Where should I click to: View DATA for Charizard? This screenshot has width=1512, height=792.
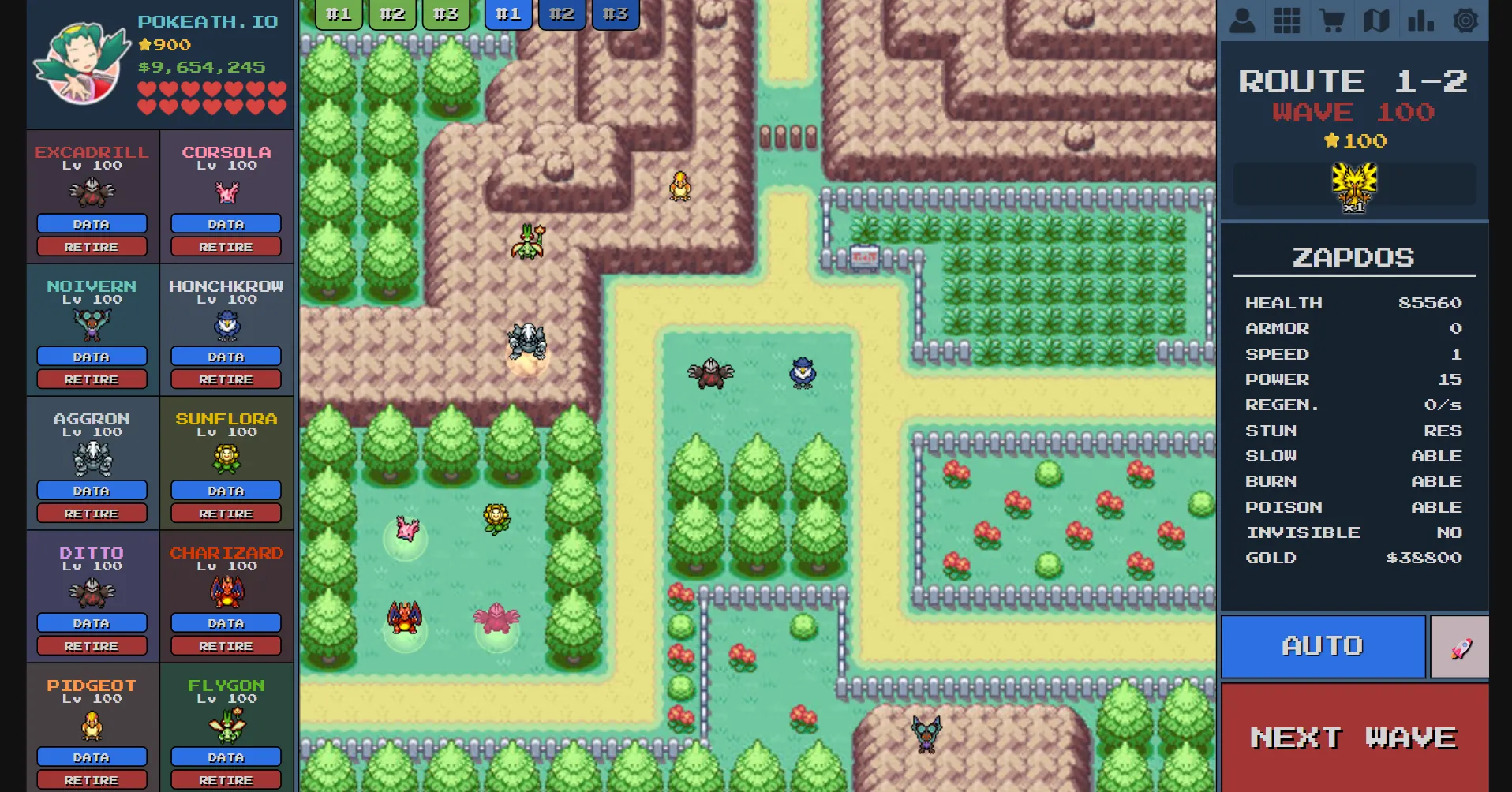point(226,622)
